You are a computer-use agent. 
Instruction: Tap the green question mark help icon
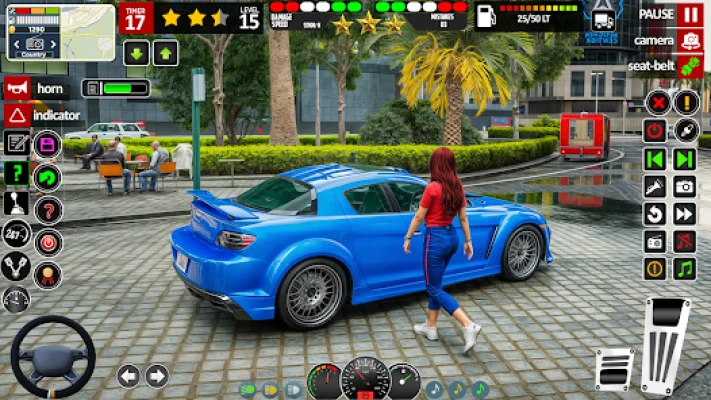(x=16, y=173)
